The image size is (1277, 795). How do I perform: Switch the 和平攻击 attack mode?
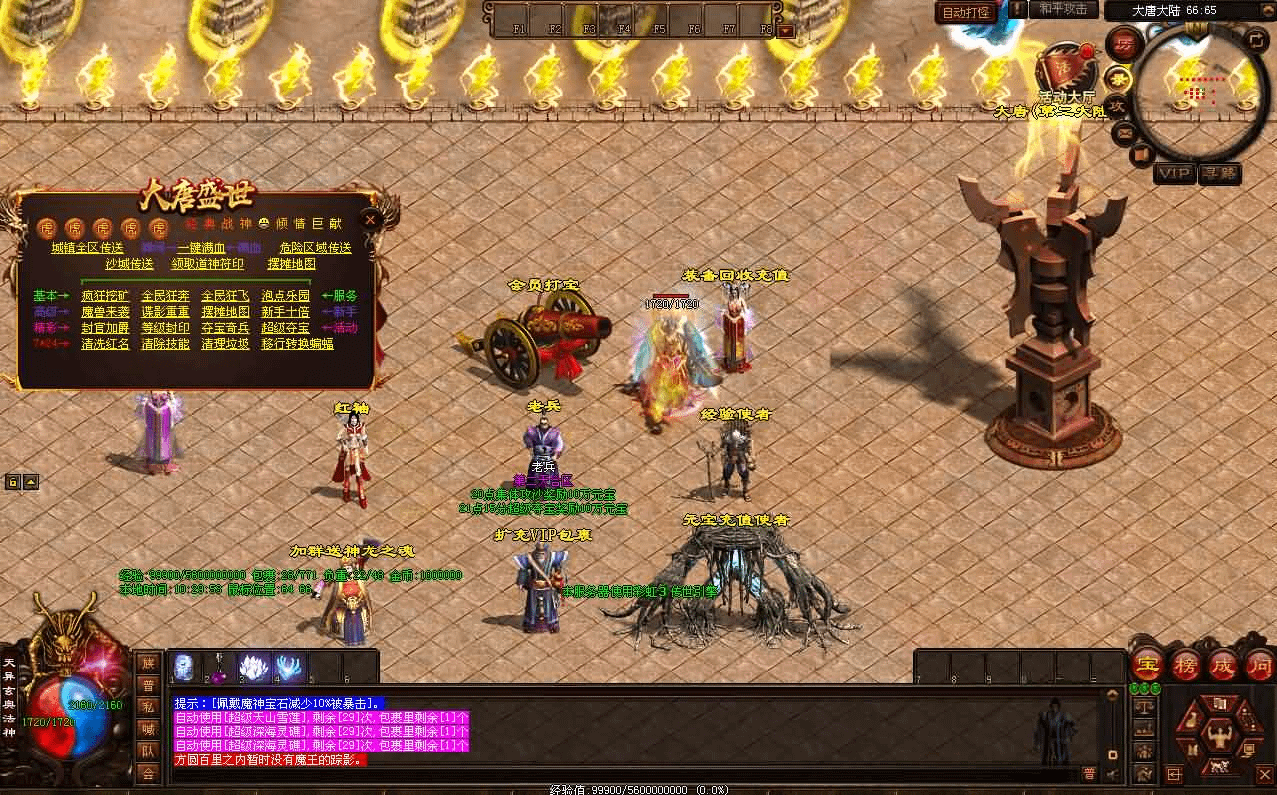coord(1062,9)
